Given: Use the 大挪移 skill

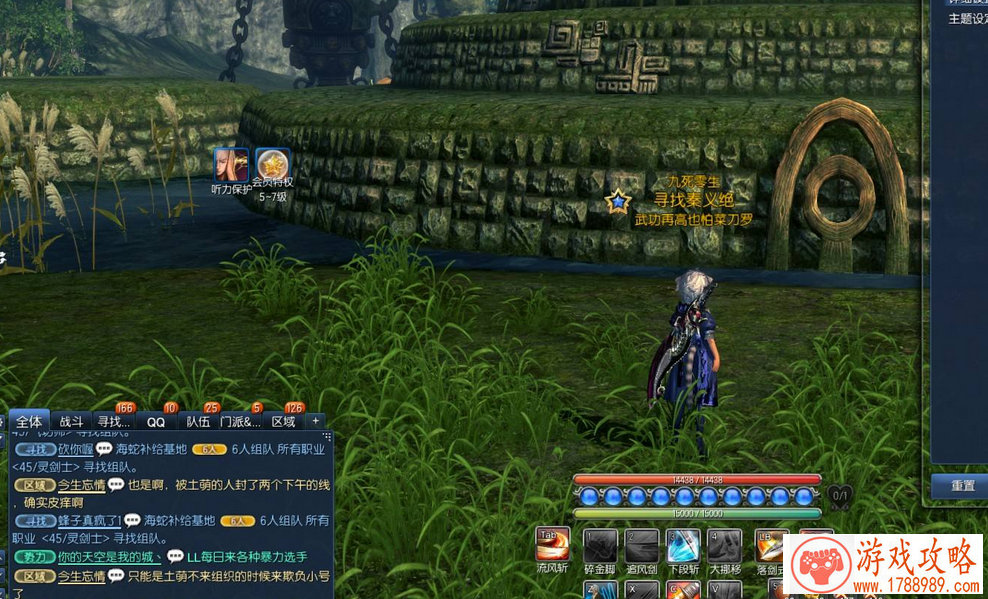Looking at the screenshot, I should [725, 546].
